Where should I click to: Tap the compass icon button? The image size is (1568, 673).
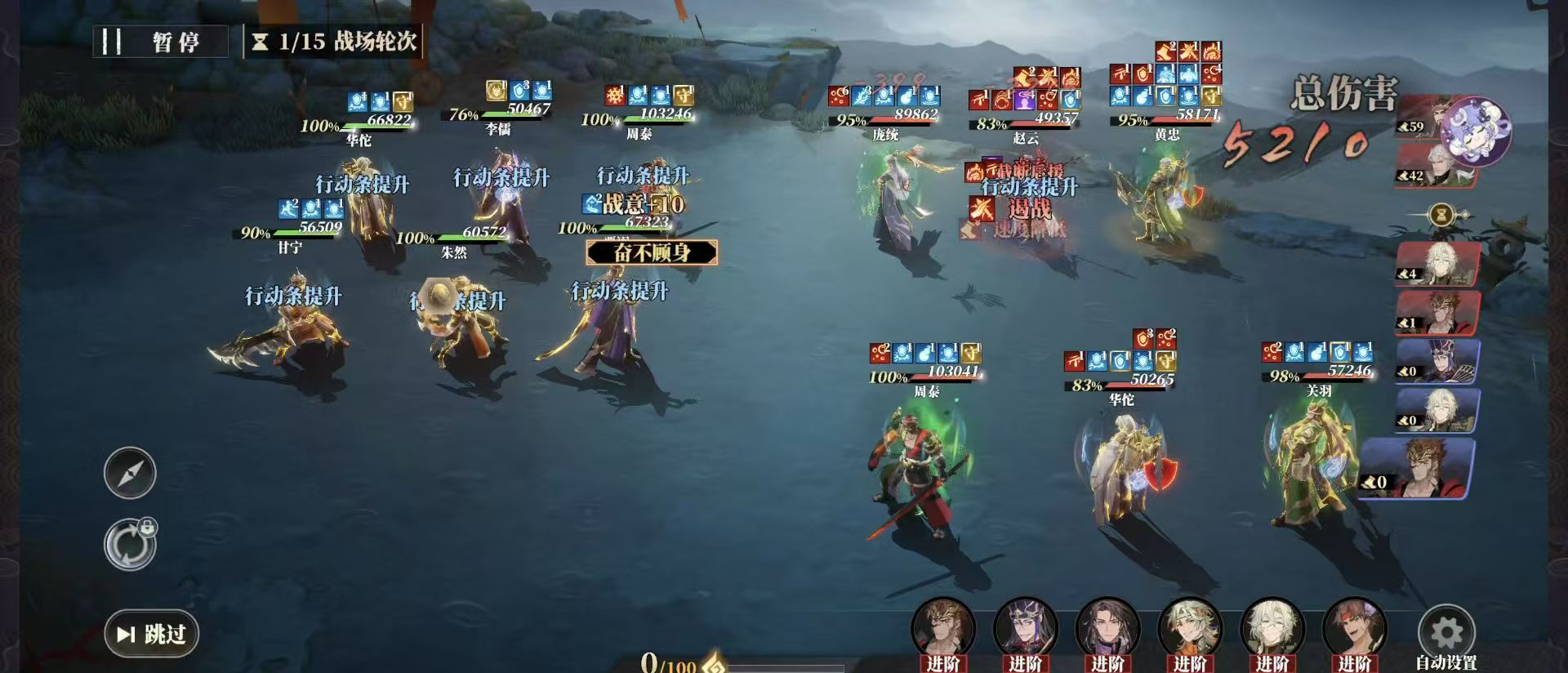(x=130, y=473)
